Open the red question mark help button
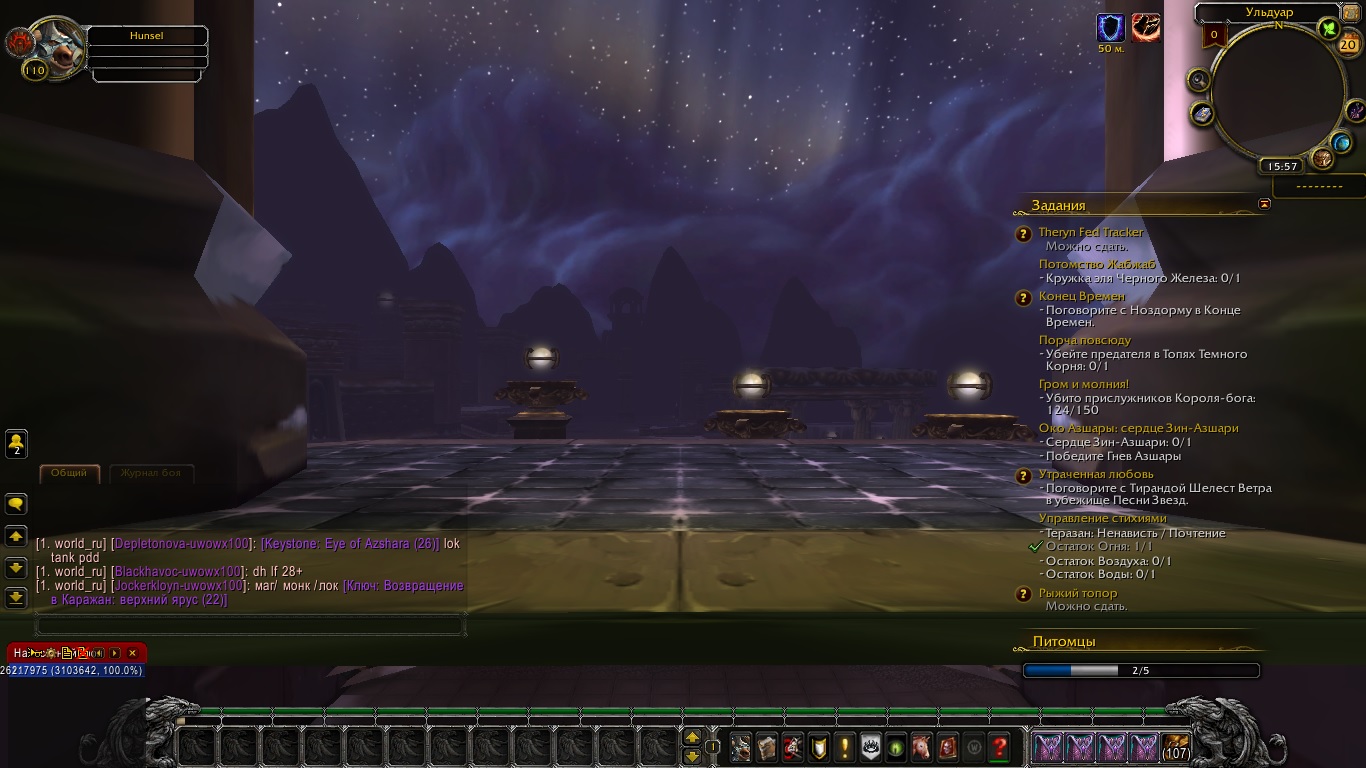Viewport: 1366px width, 768px height. tap(999, 746)
